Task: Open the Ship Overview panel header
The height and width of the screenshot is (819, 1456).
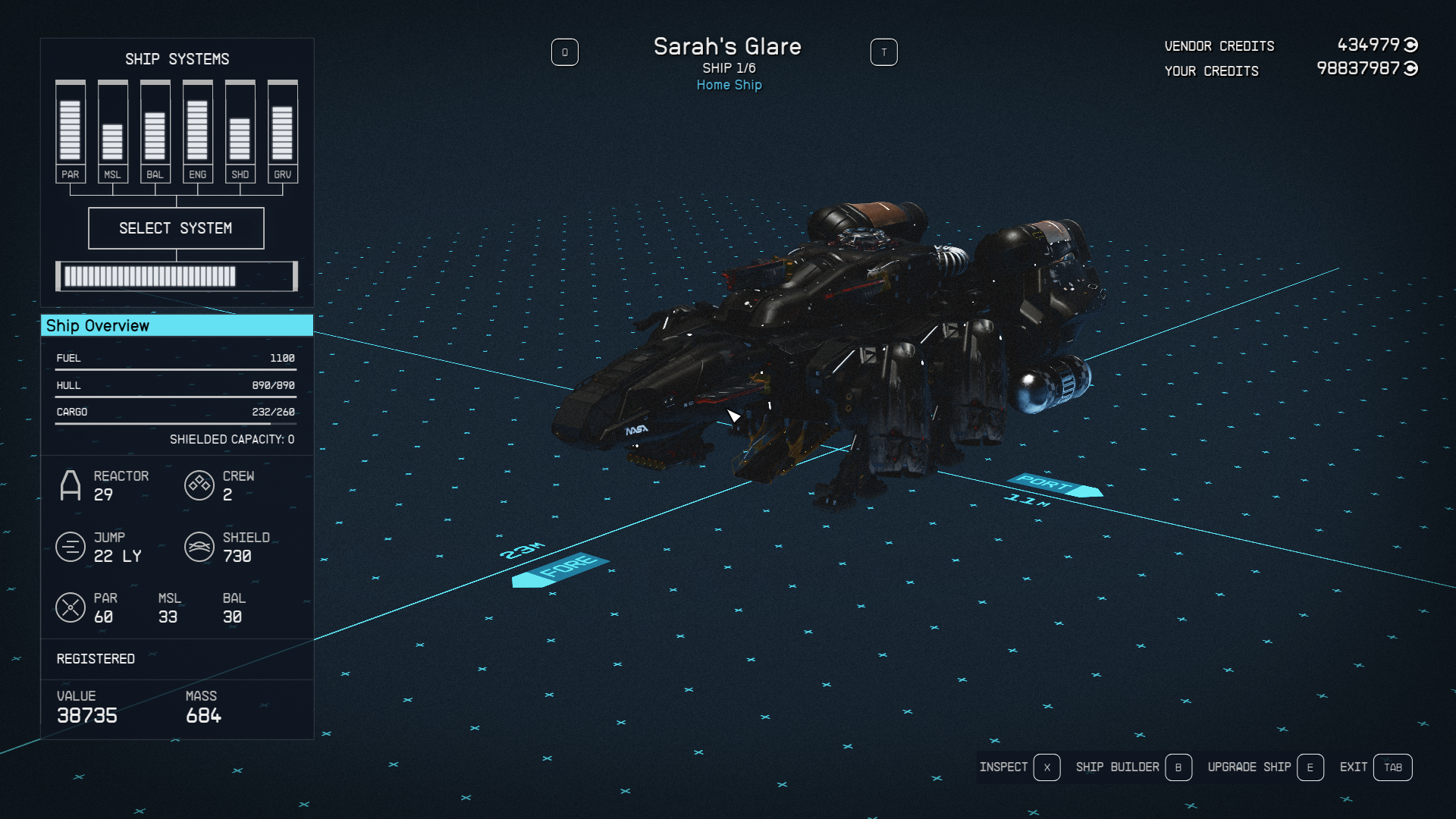Action: (176, 326)
